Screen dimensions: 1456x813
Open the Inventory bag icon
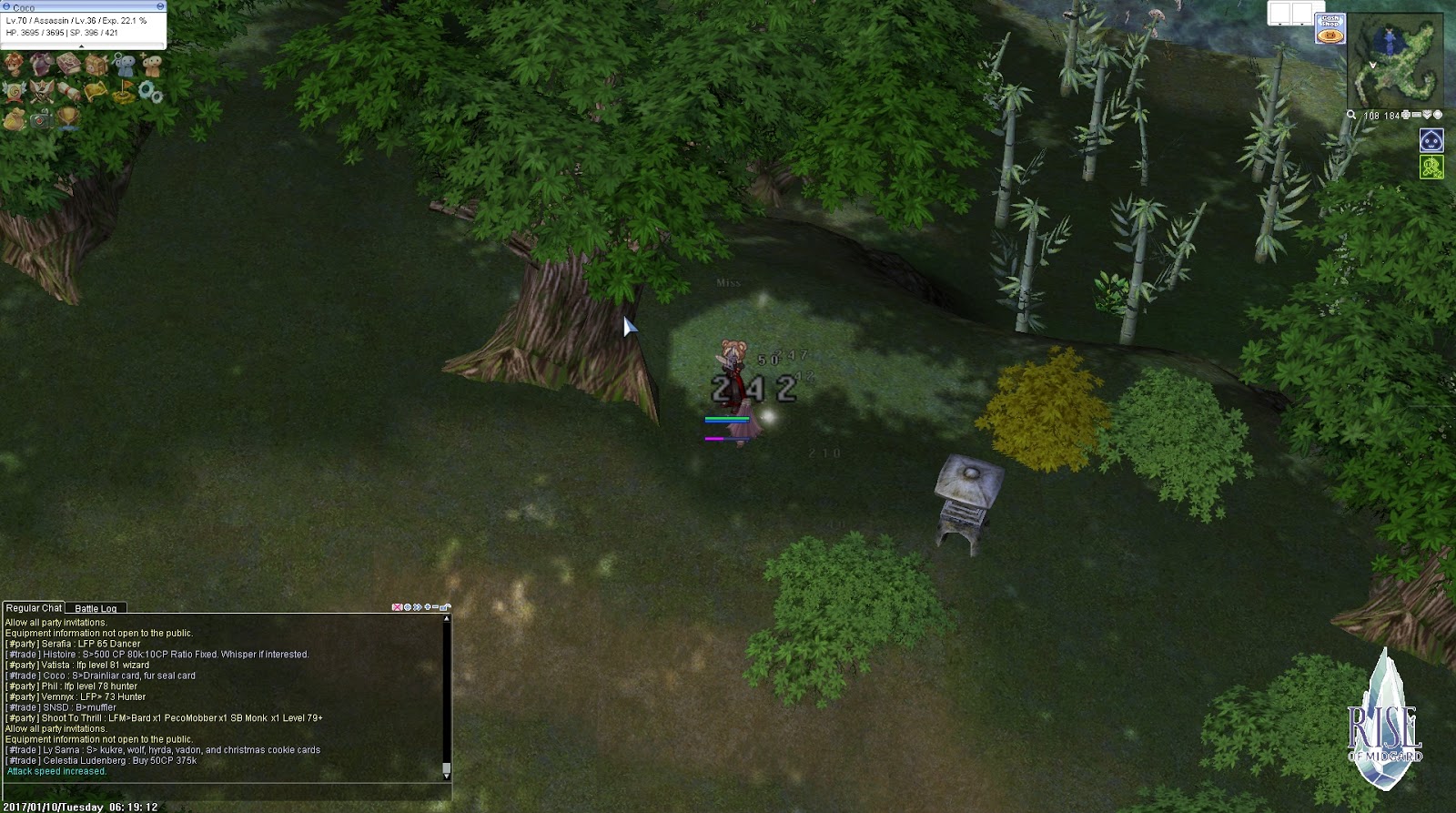(97, 64)
